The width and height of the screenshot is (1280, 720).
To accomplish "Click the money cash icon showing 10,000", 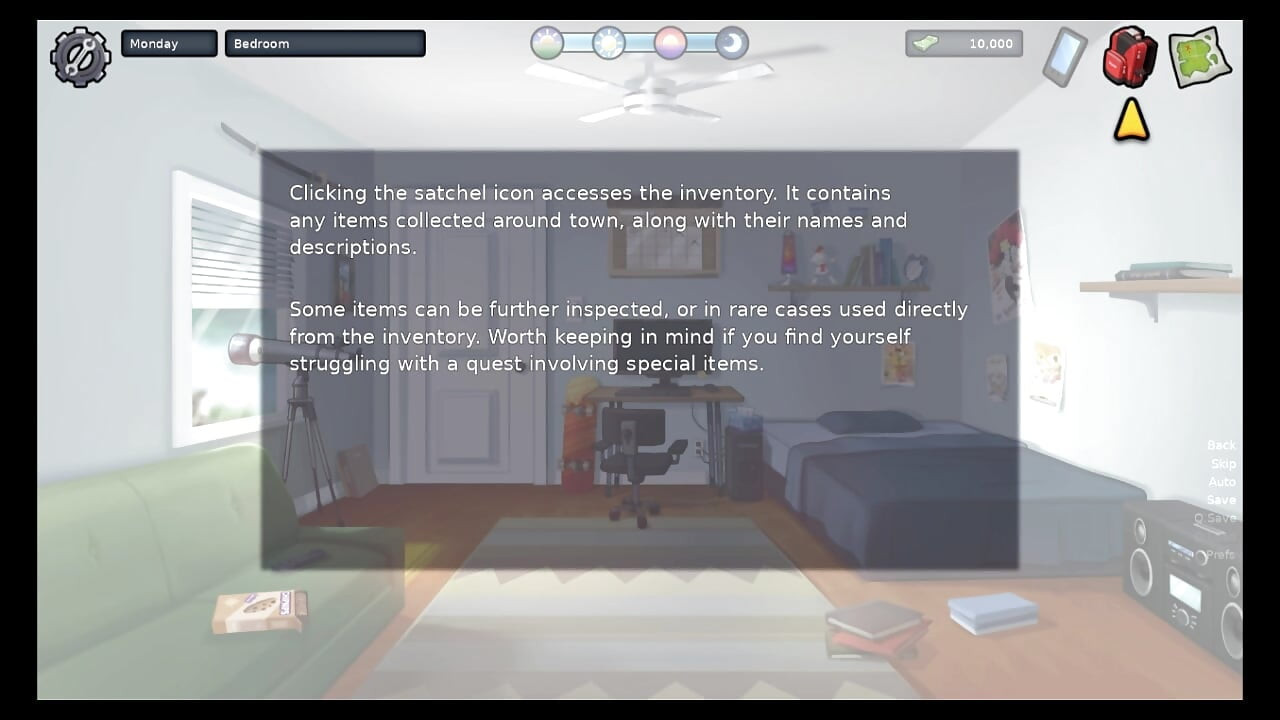I will coord(963,43).
